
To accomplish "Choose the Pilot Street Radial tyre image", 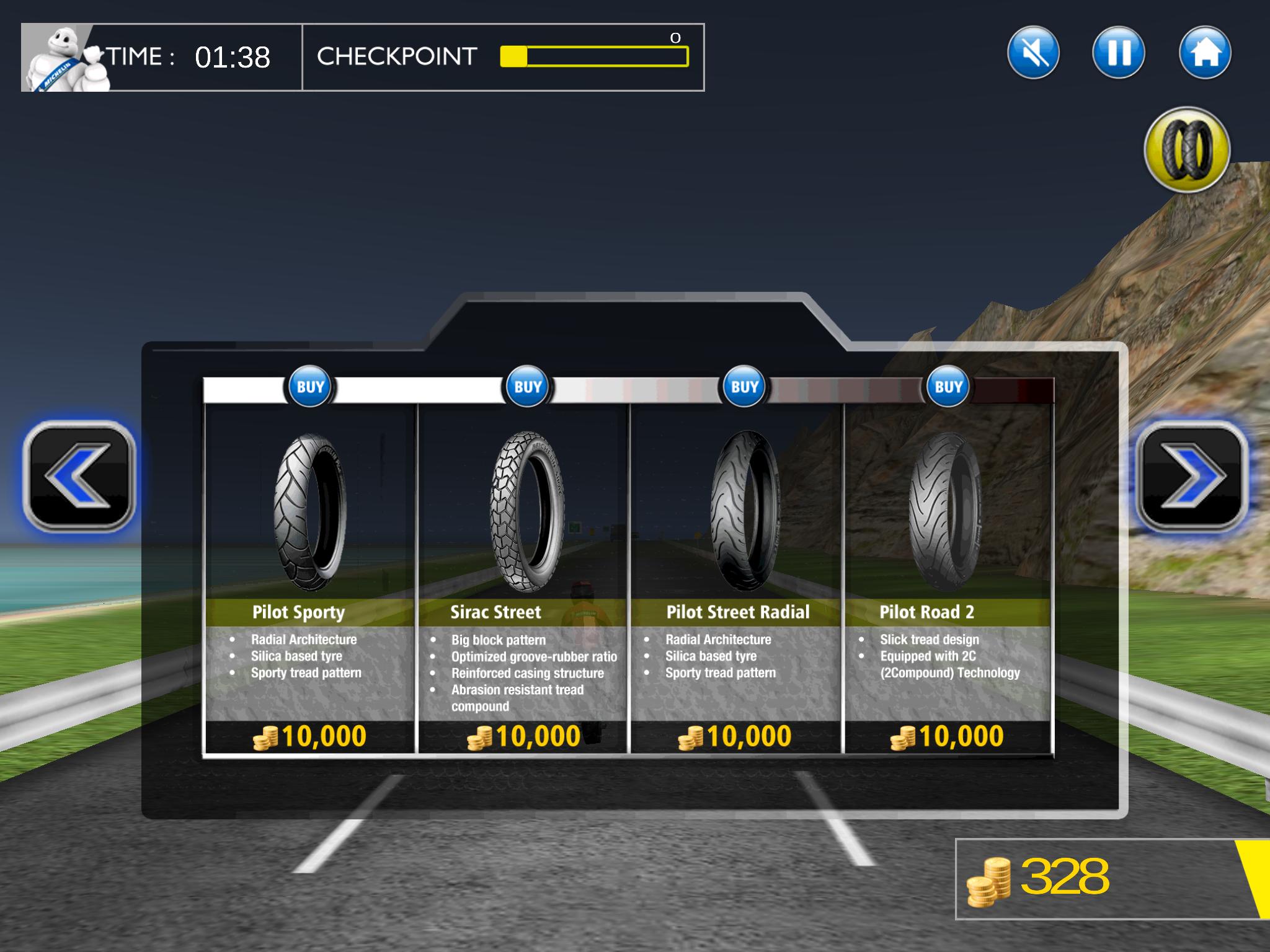I will (744, 511).
